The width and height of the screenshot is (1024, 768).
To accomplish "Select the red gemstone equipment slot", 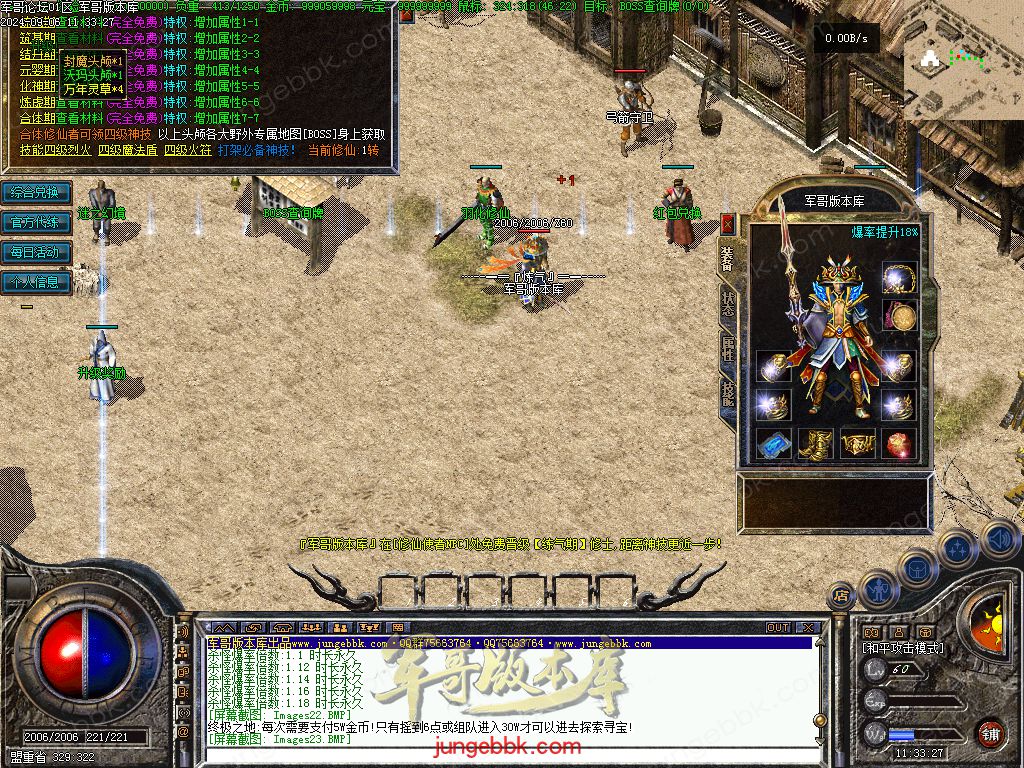I will (899, 443).
